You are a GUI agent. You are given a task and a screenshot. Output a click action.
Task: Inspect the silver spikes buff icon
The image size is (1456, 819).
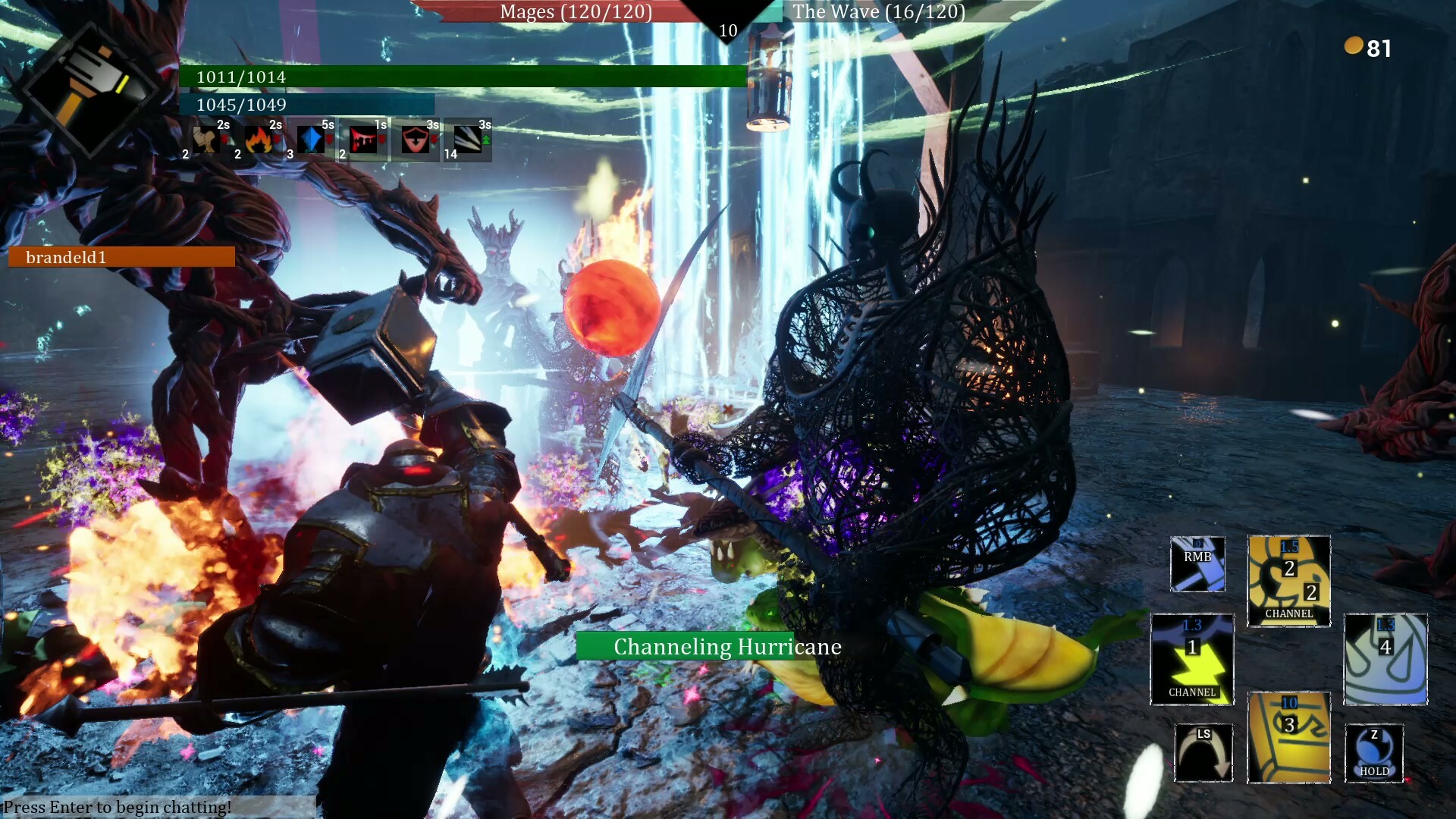point(467,140)
